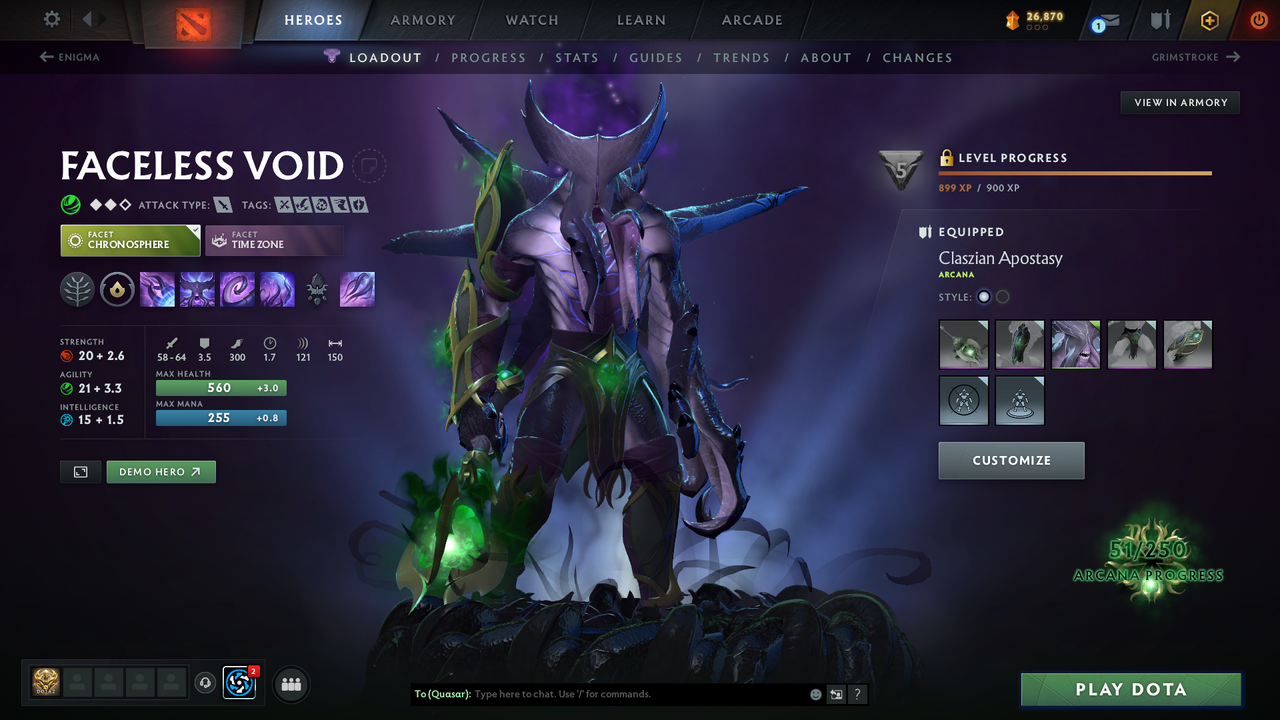Image resolution: width=1280 pixels, height=720 pixels.
Task: Select the Chronosphere facet
Action: tap(130, 240)
